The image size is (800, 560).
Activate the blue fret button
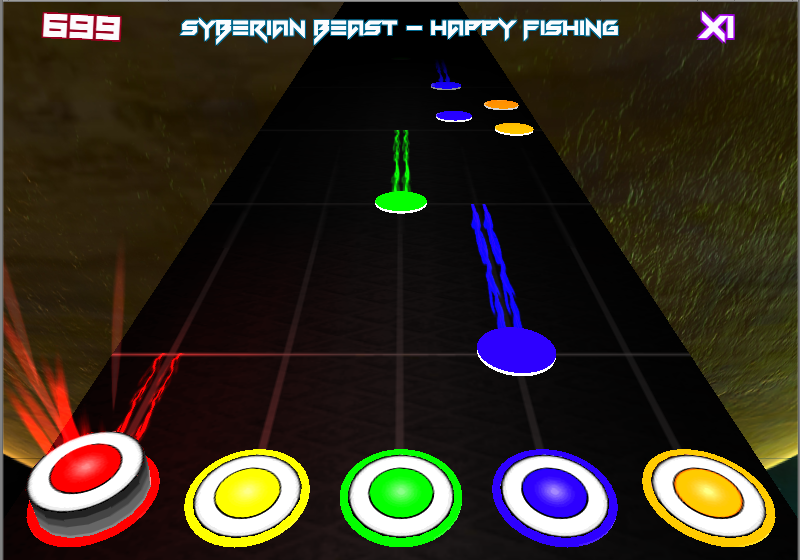click(553, 491)
